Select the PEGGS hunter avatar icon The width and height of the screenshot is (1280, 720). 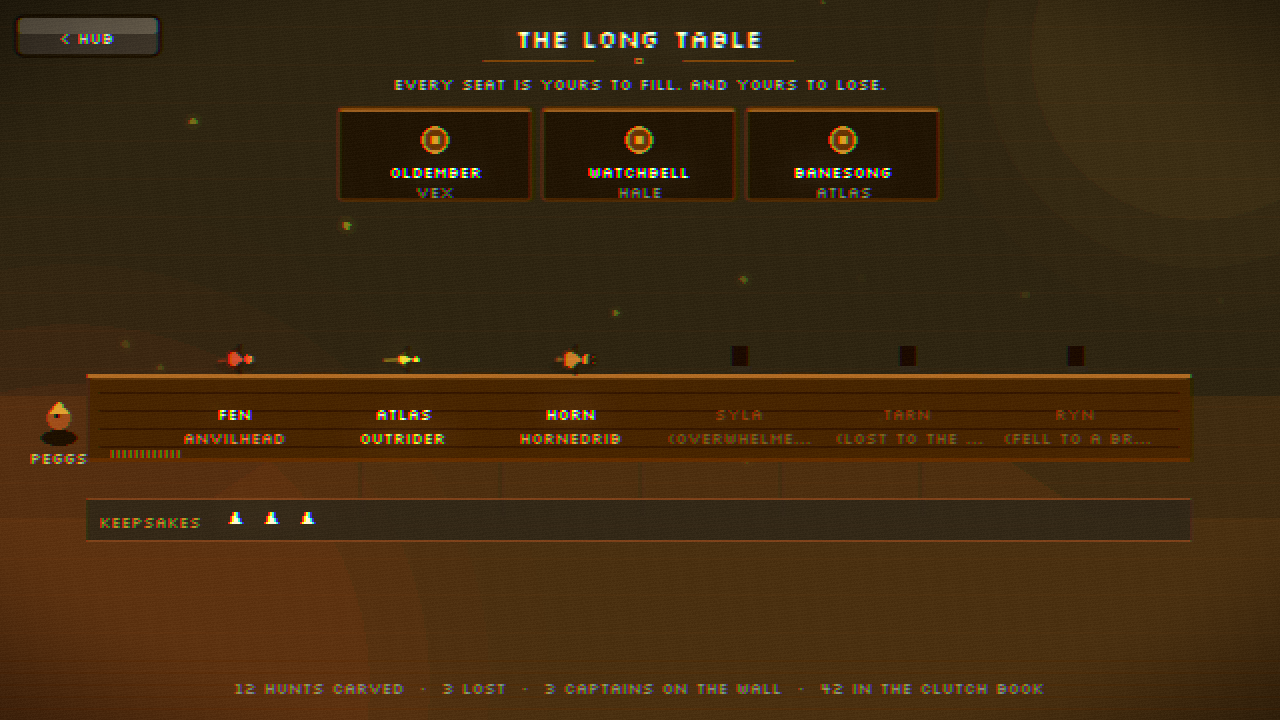coord(58,420)
